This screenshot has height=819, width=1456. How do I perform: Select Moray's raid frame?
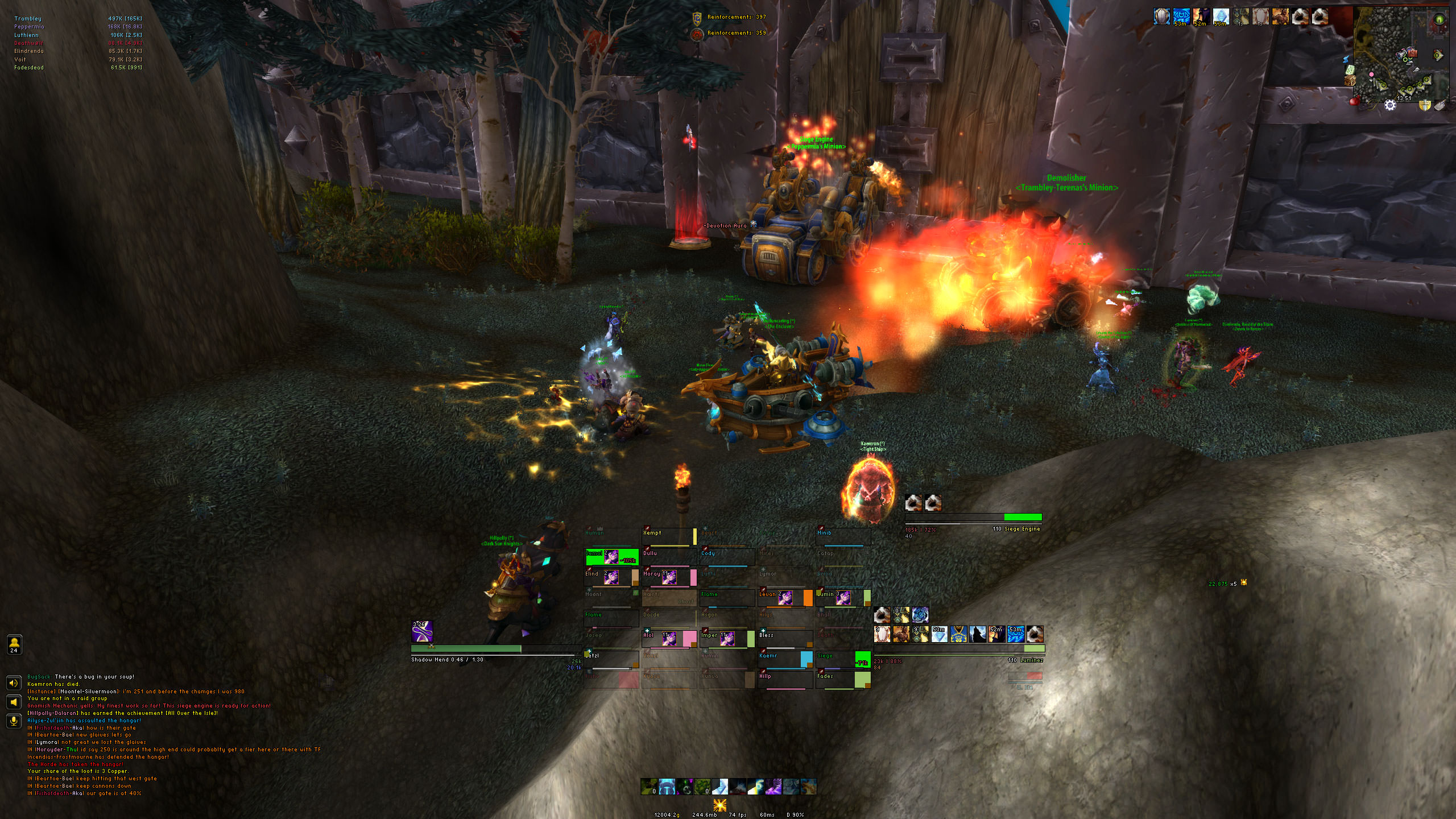(669, 577)
